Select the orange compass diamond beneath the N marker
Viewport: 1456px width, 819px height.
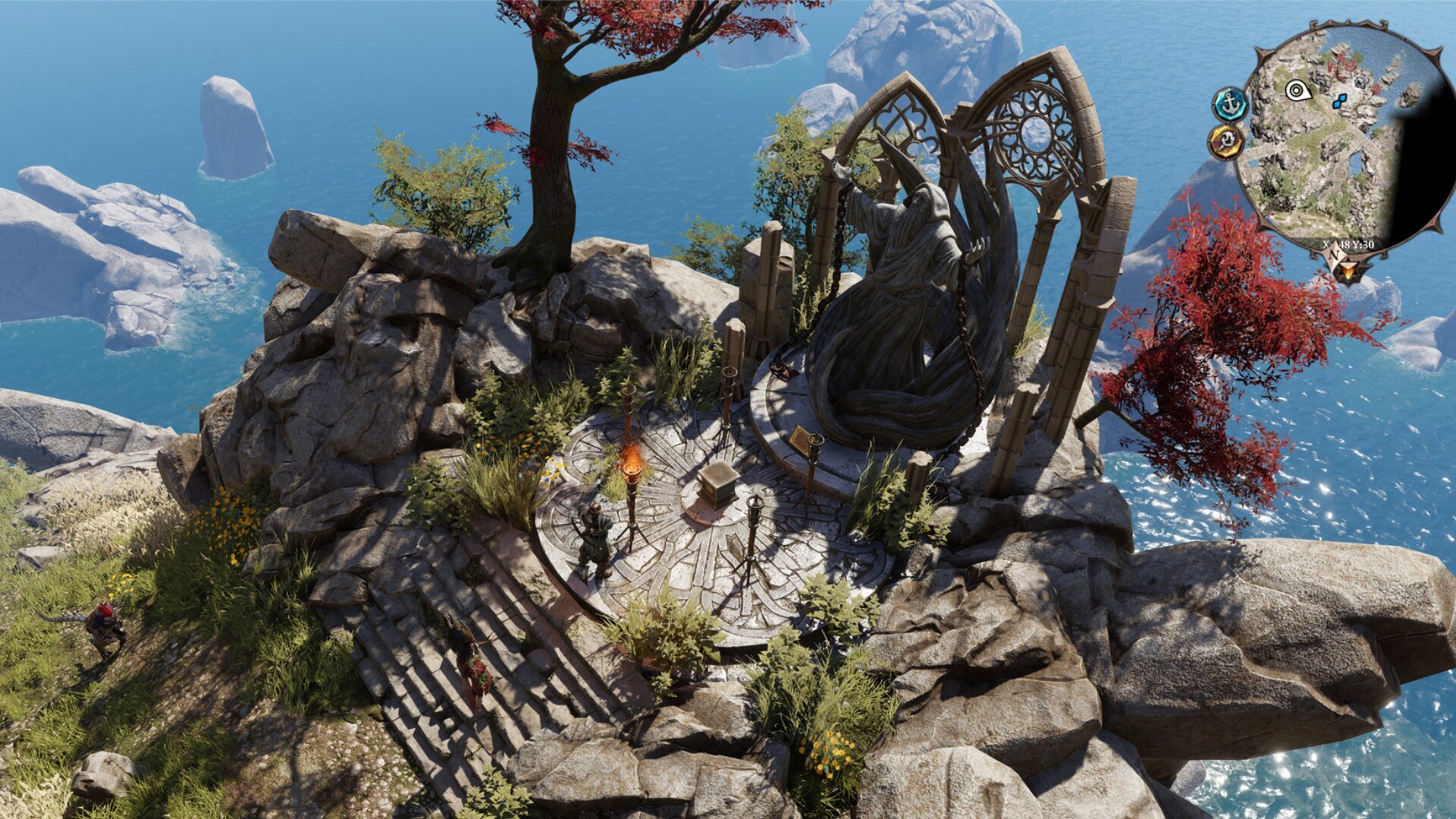point(1348,270)
